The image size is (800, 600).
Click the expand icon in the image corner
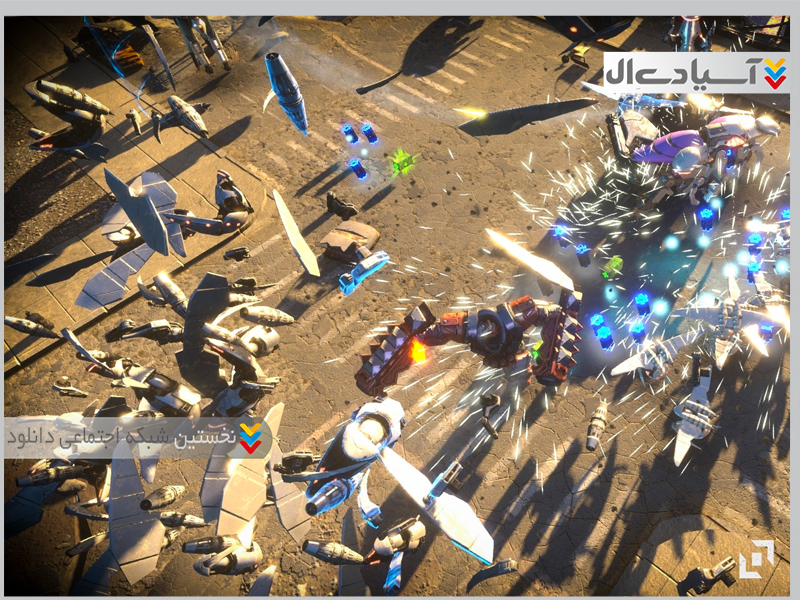pyautogui.click(x=756, y=558)
